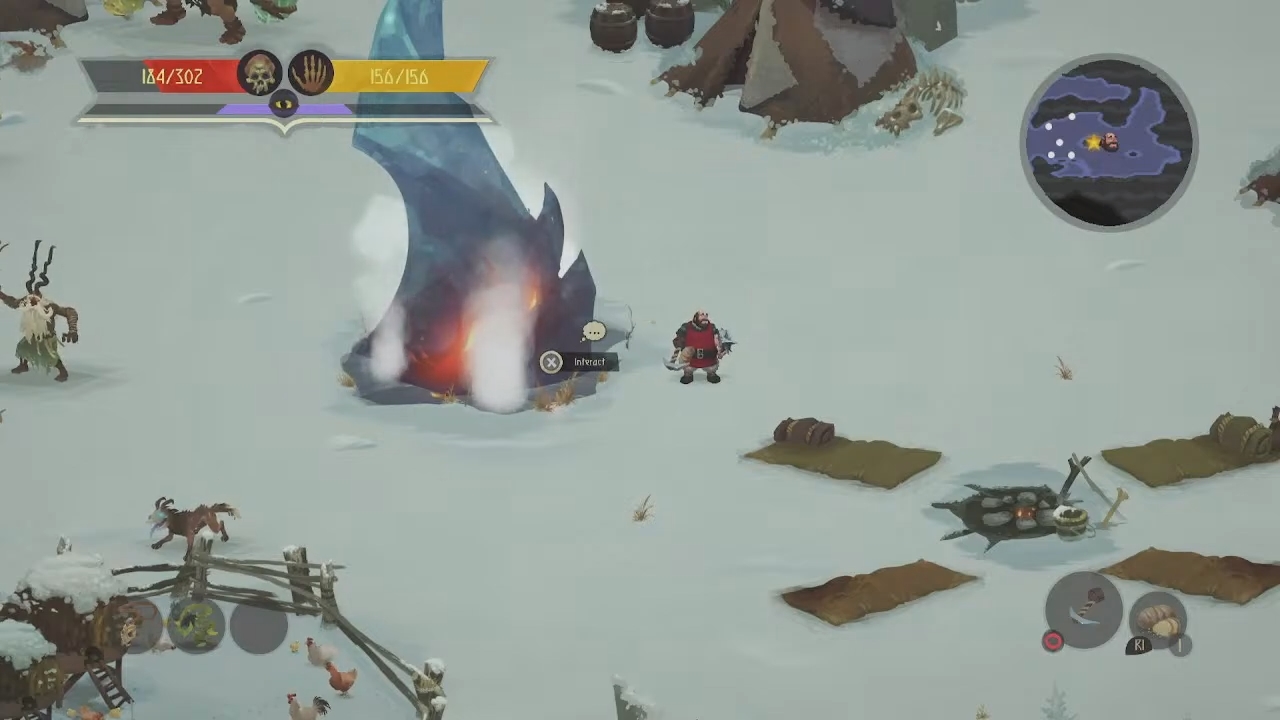Activate the green wreath ability slot
Image resolution: width=1280 pixels, height=720 pixels.
195,625
